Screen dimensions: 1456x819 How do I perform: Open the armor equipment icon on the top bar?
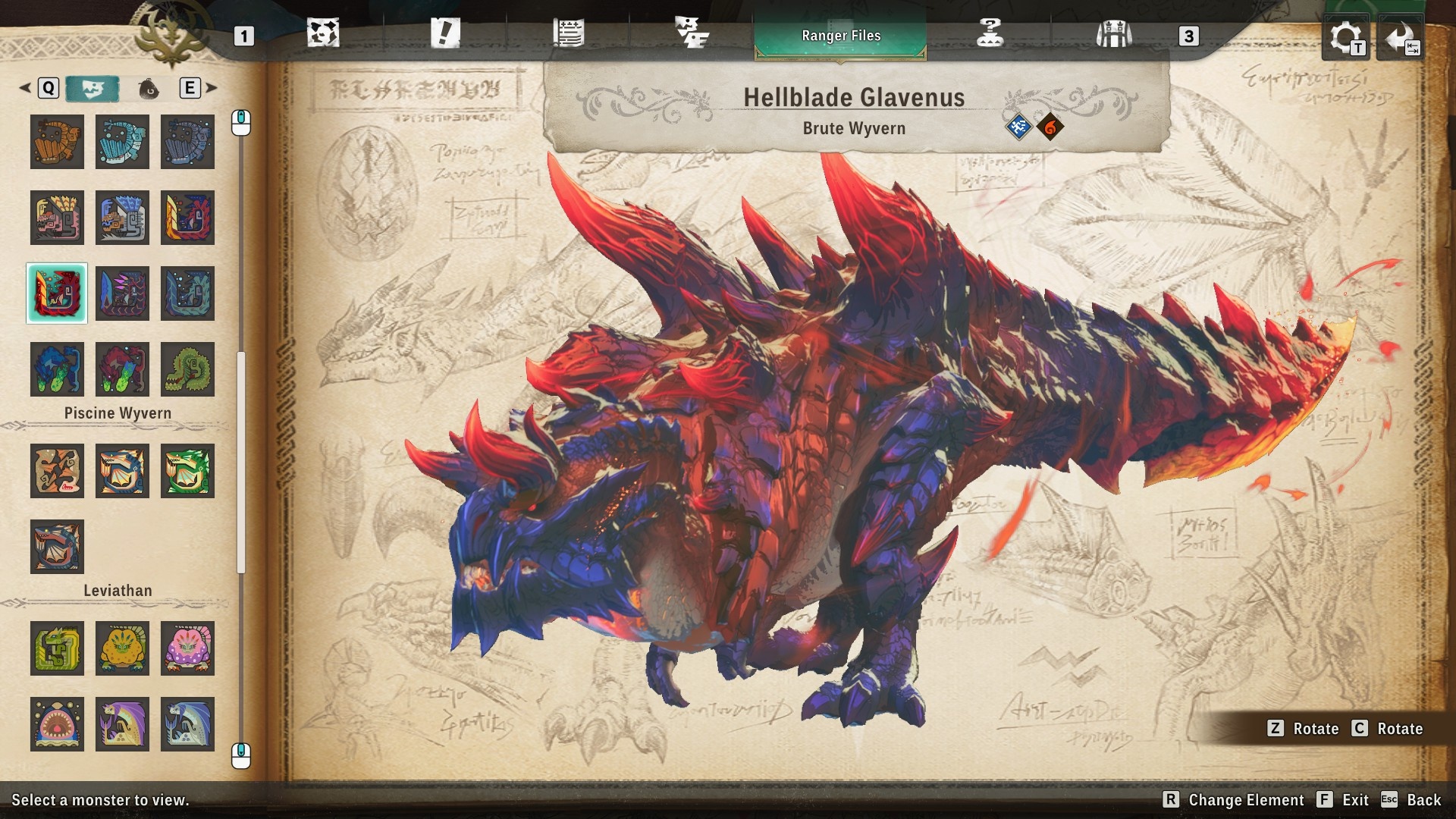coord(1112,33)
